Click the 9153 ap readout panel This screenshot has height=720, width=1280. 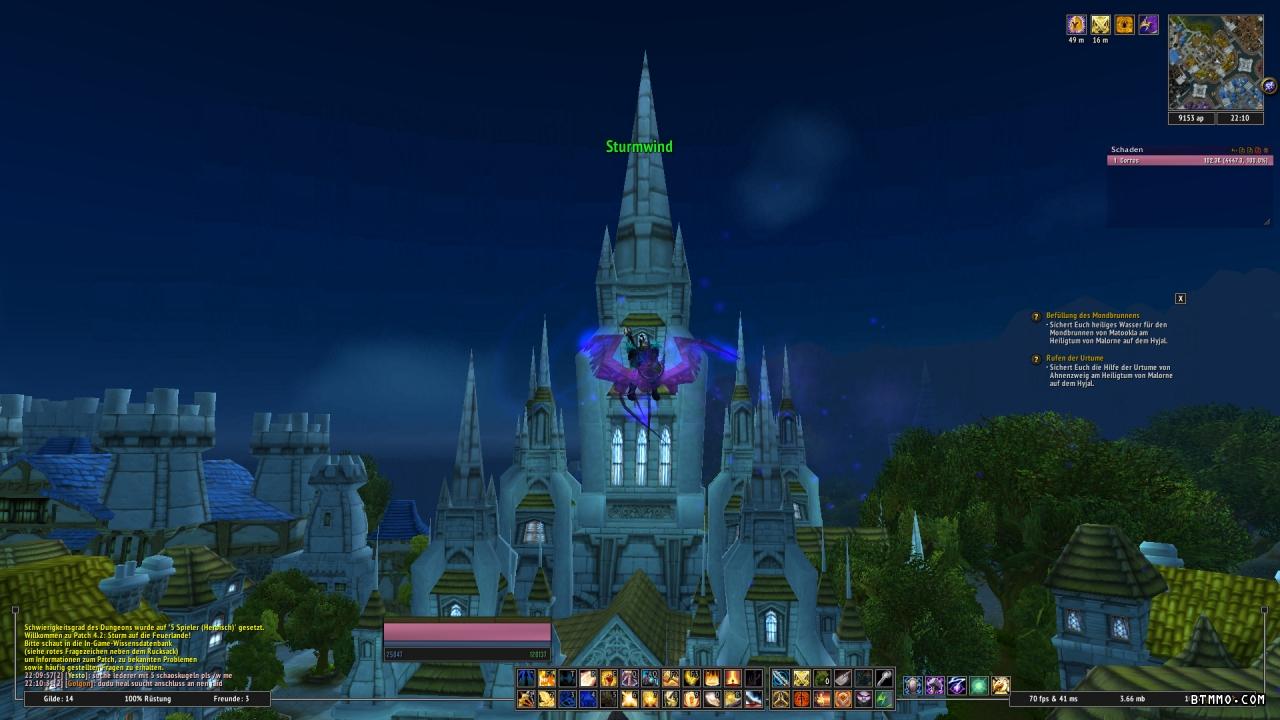pos(1191,118)
